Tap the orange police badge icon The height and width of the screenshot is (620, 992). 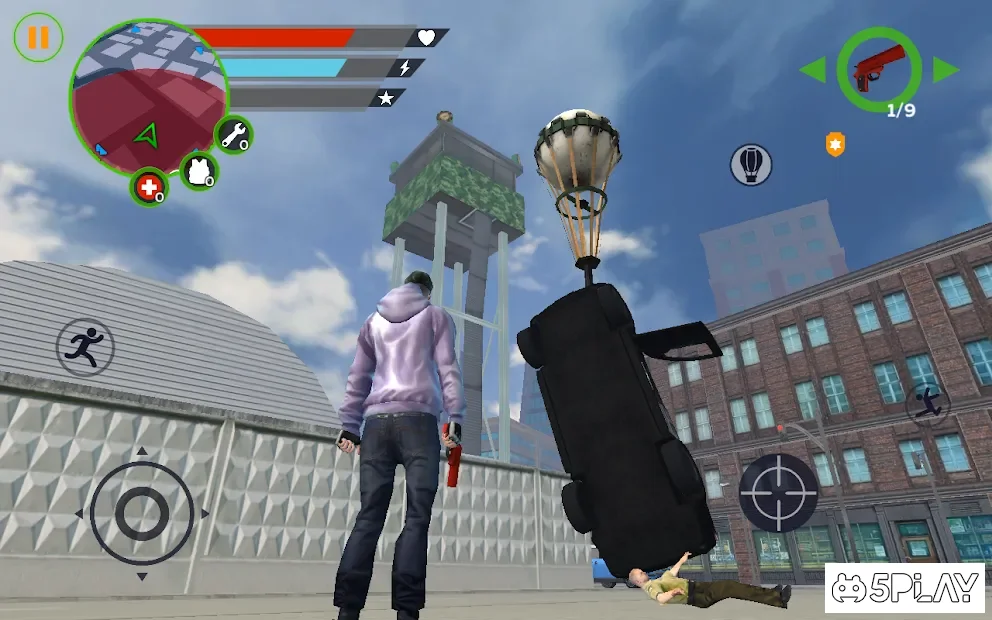835,145
